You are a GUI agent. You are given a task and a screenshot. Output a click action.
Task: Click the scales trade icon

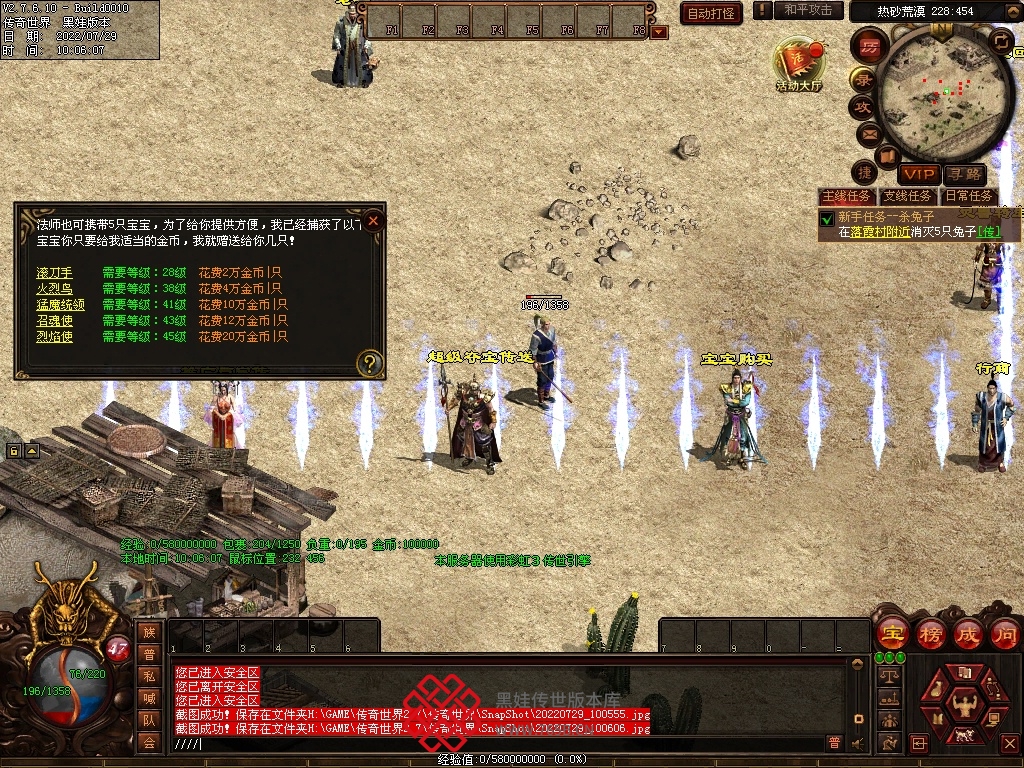pos(887,676)
